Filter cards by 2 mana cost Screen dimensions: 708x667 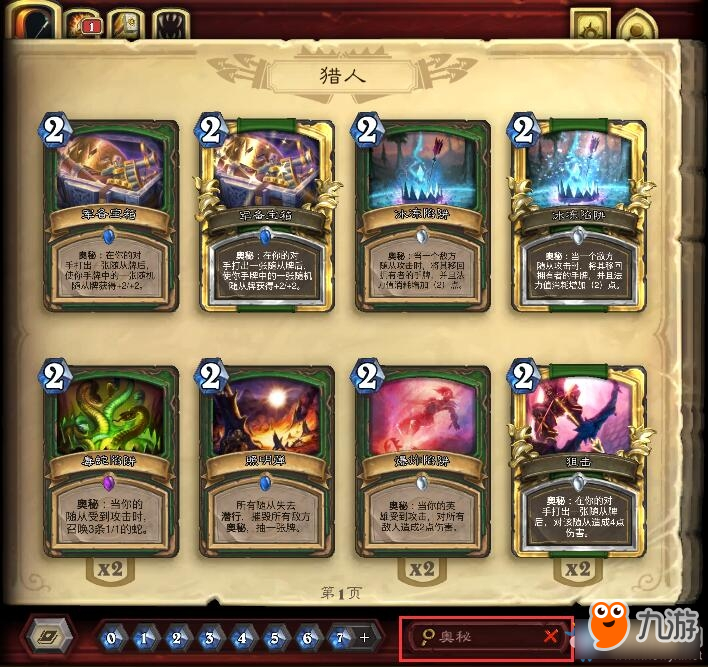coord(176,637)
